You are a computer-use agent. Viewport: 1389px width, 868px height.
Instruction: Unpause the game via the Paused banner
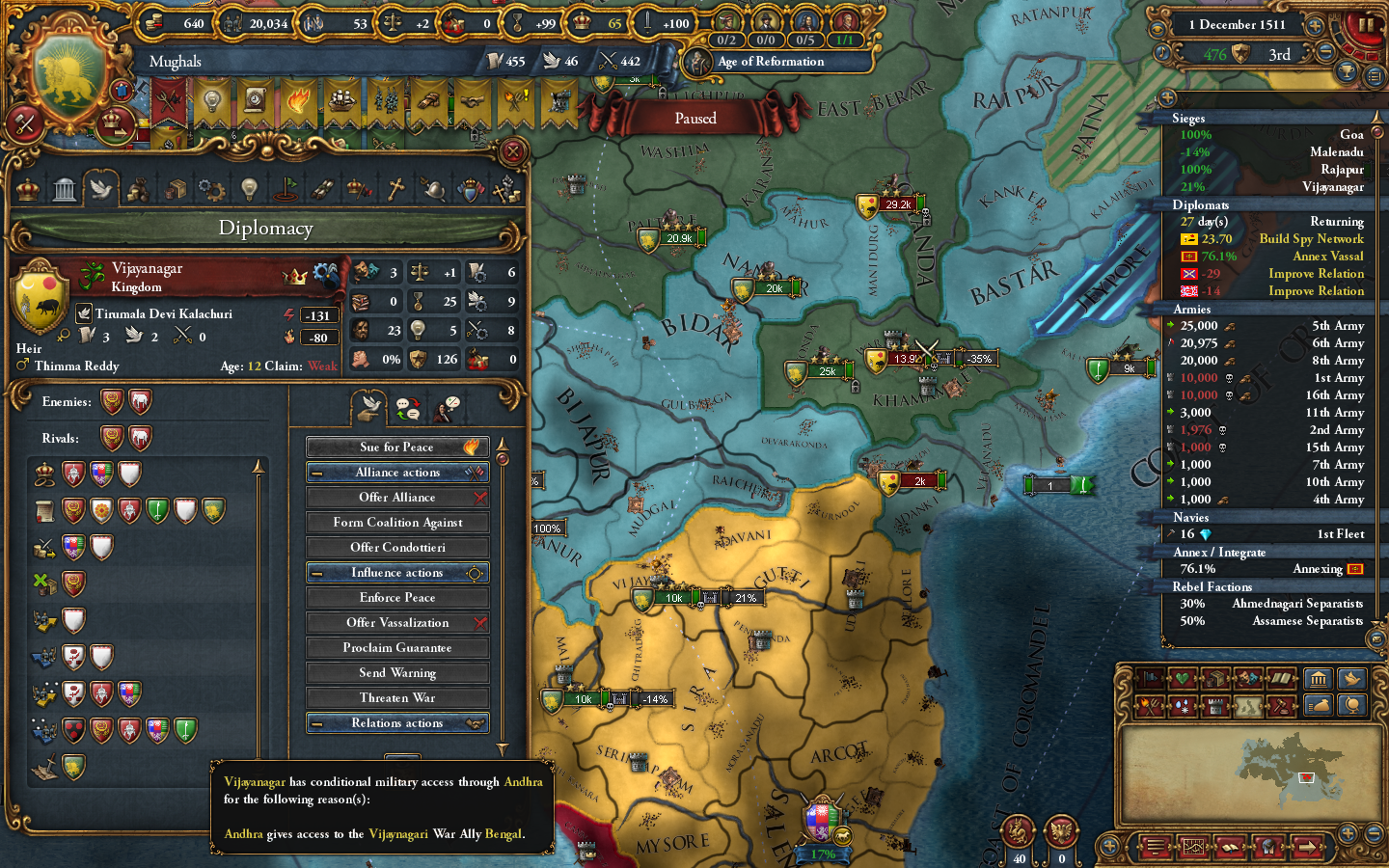point(695,118)
